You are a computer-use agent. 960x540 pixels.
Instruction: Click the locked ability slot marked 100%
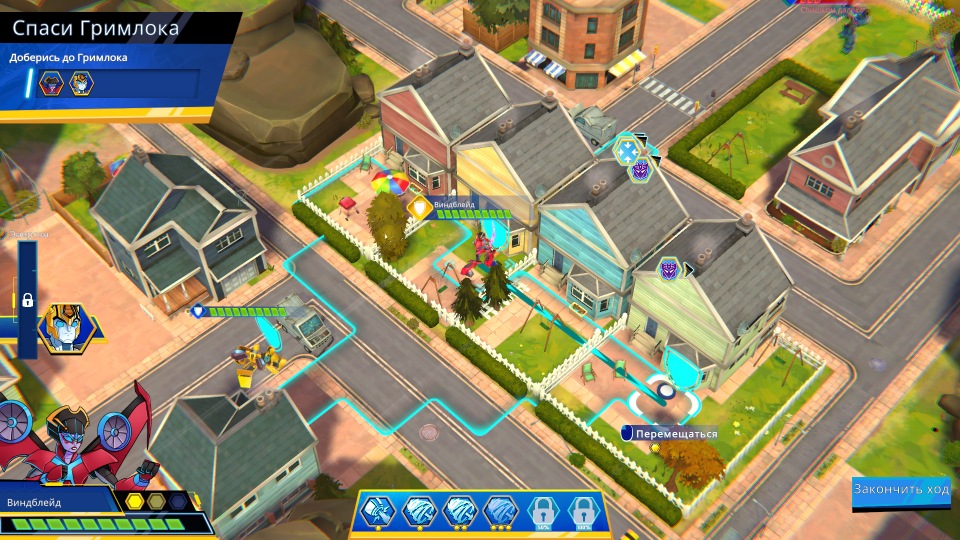point(583,512)
